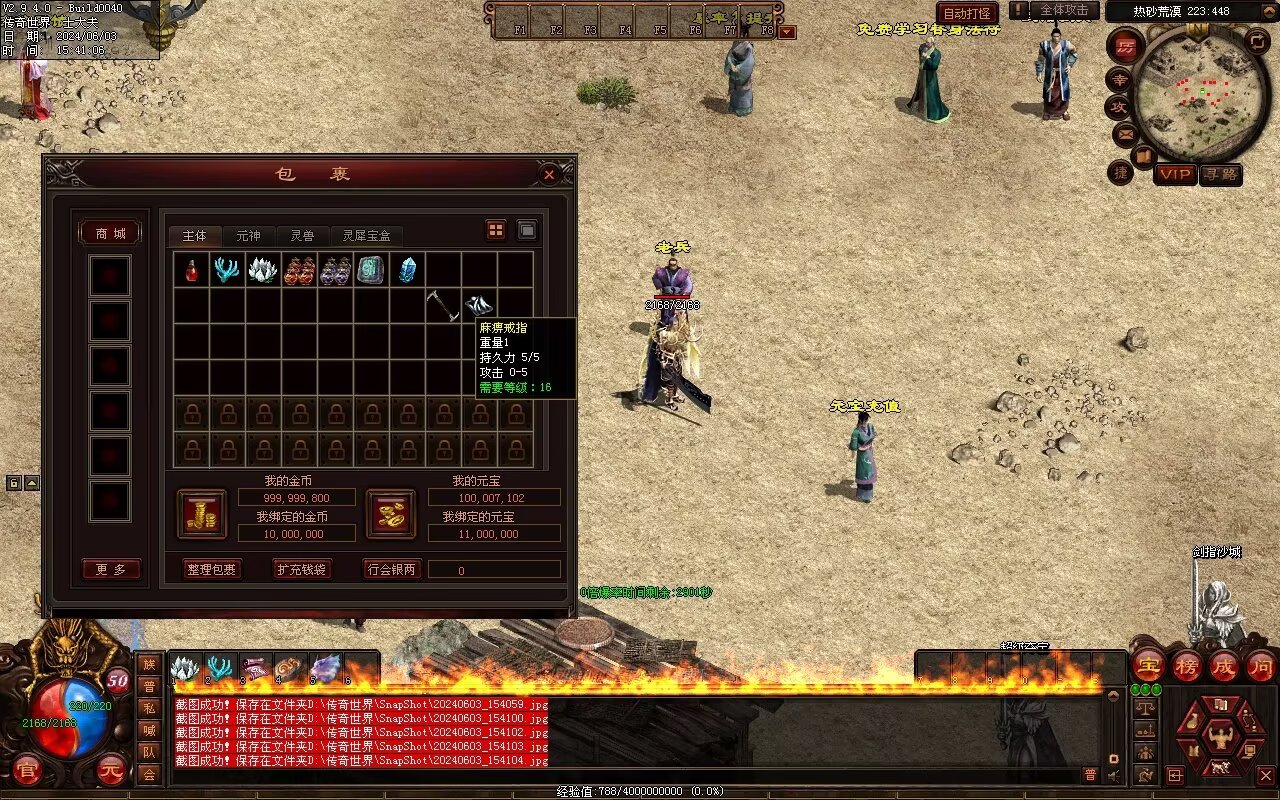The width and height of the screenshot is (1280, 800).
Task: Open the 榜 ranking button
Action: [x=1187, y=665]
